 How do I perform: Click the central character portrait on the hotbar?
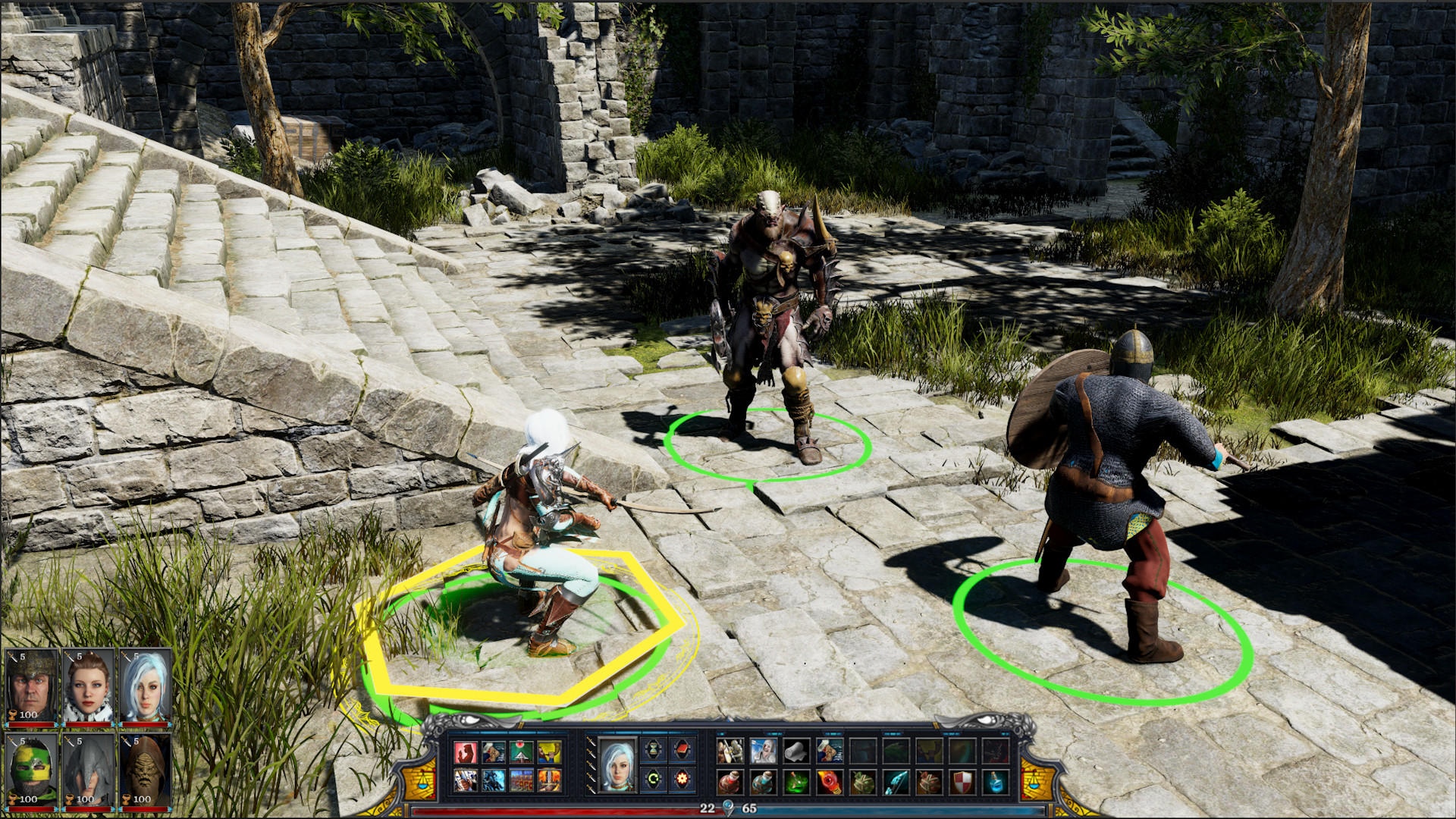(617, 765)
